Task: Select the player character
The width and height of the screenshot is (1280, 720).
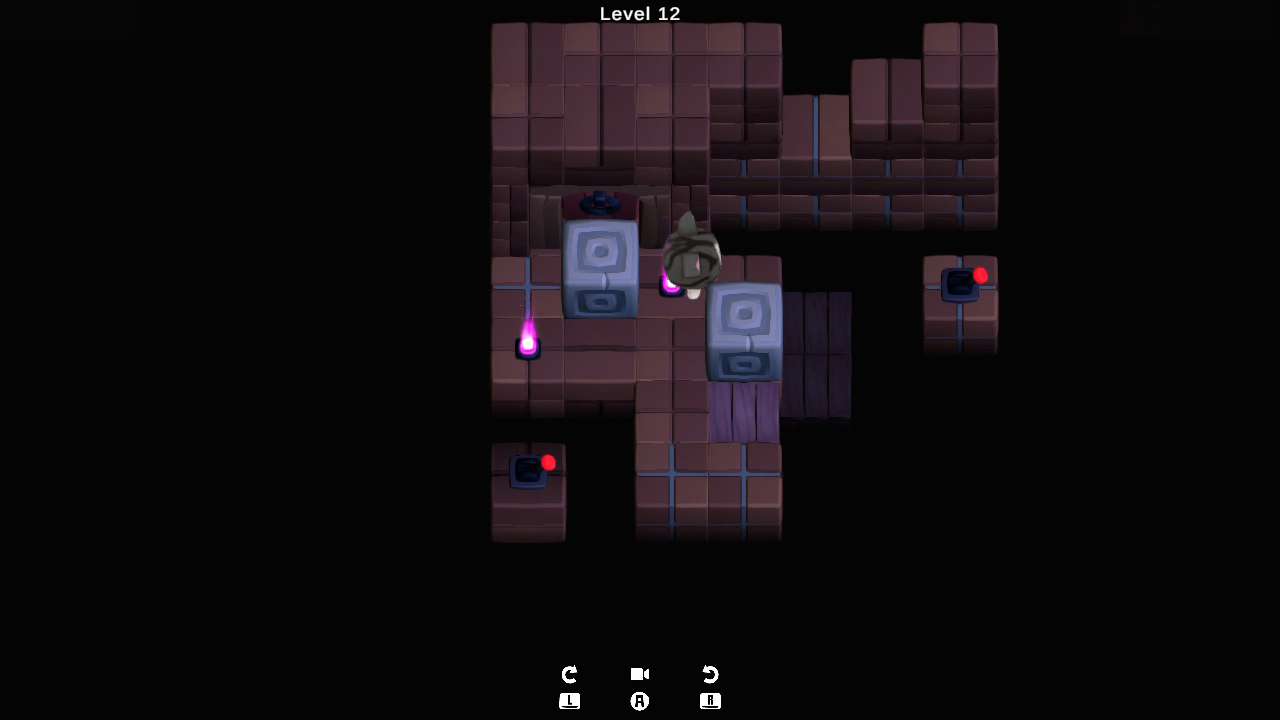Action: pos(690,250)
